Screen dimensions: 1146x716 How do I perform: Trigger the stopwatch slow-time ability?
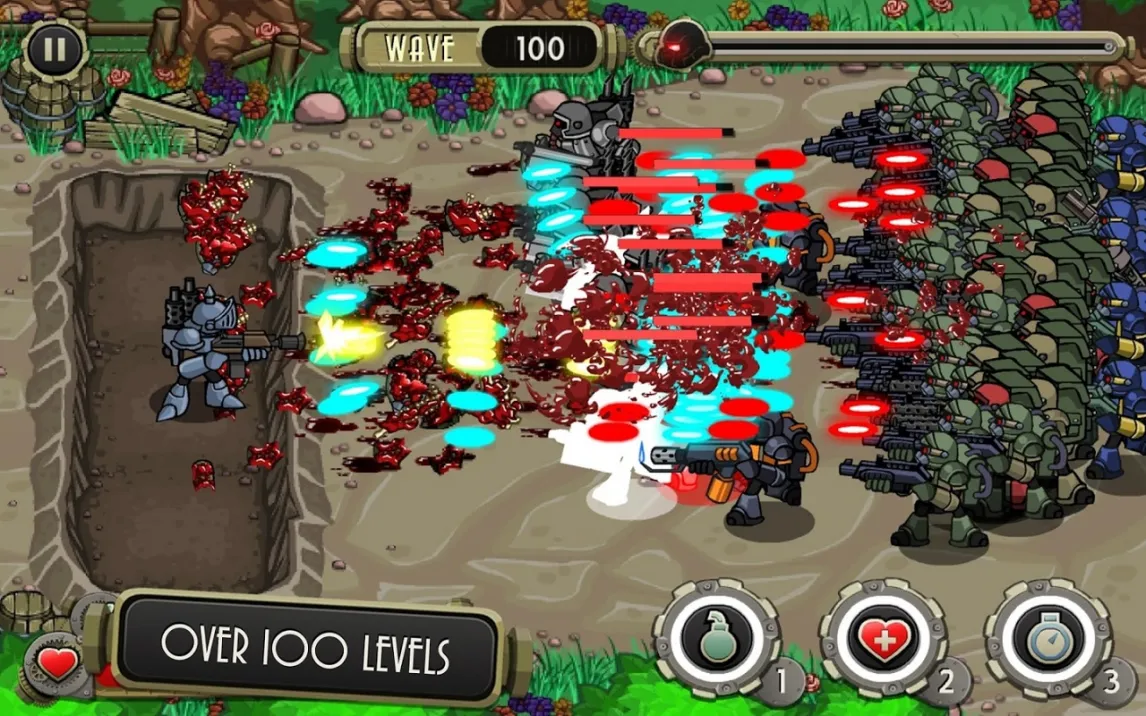1047,638
